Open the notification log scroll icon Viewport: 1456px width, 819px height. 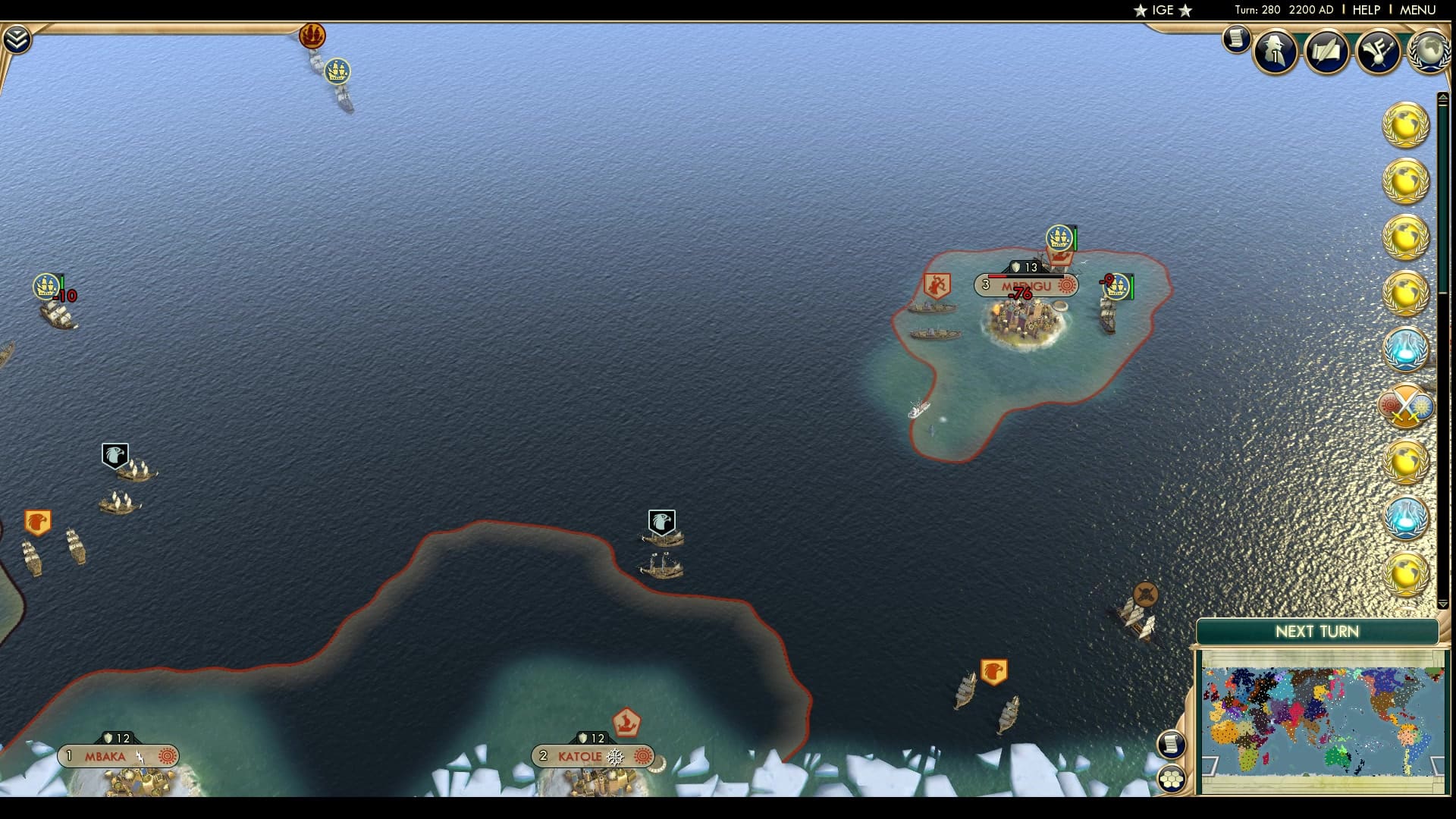[x=1235, y=40]
